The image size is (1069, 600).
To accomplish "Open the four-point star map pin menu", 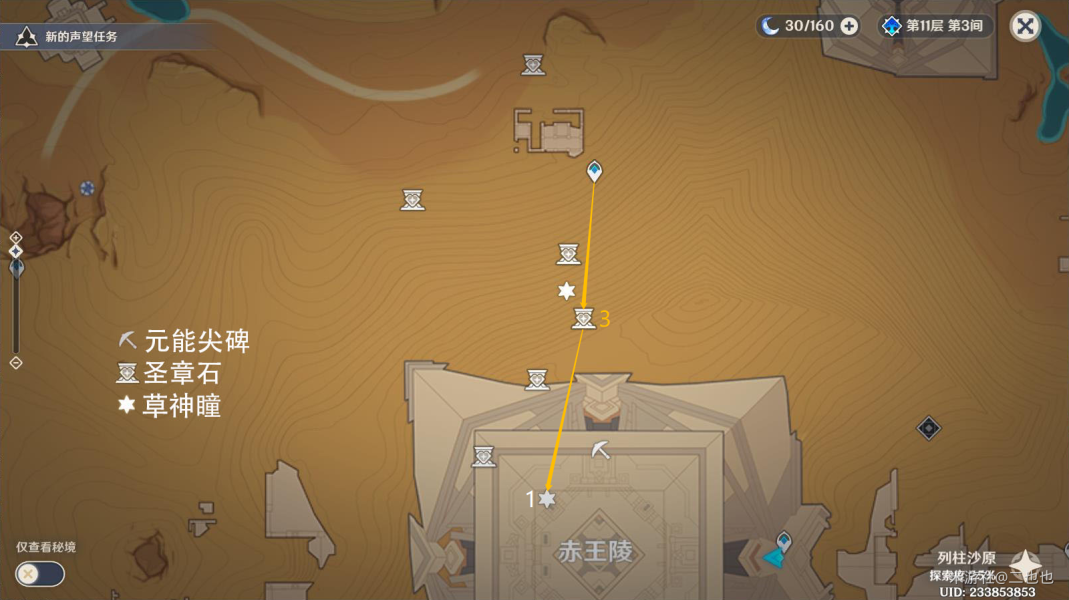I will click(1024, 564).
